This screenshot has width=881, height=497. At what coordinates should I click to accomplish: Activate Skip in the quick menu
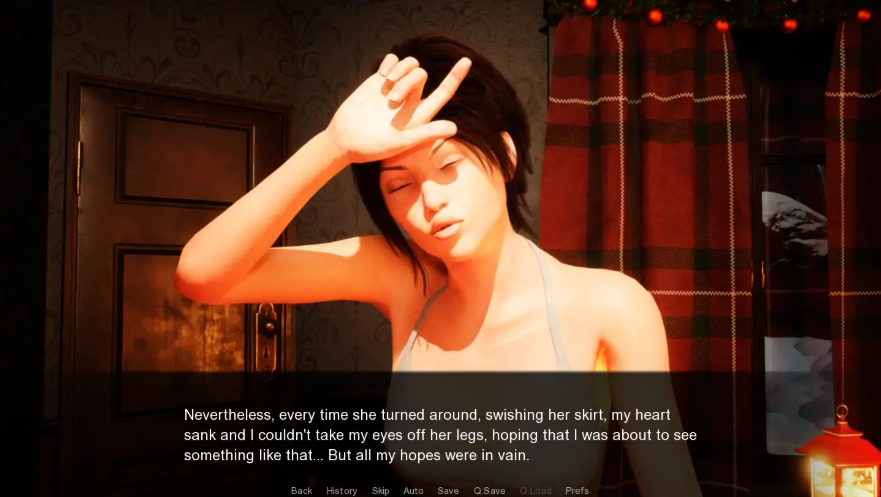380,490
